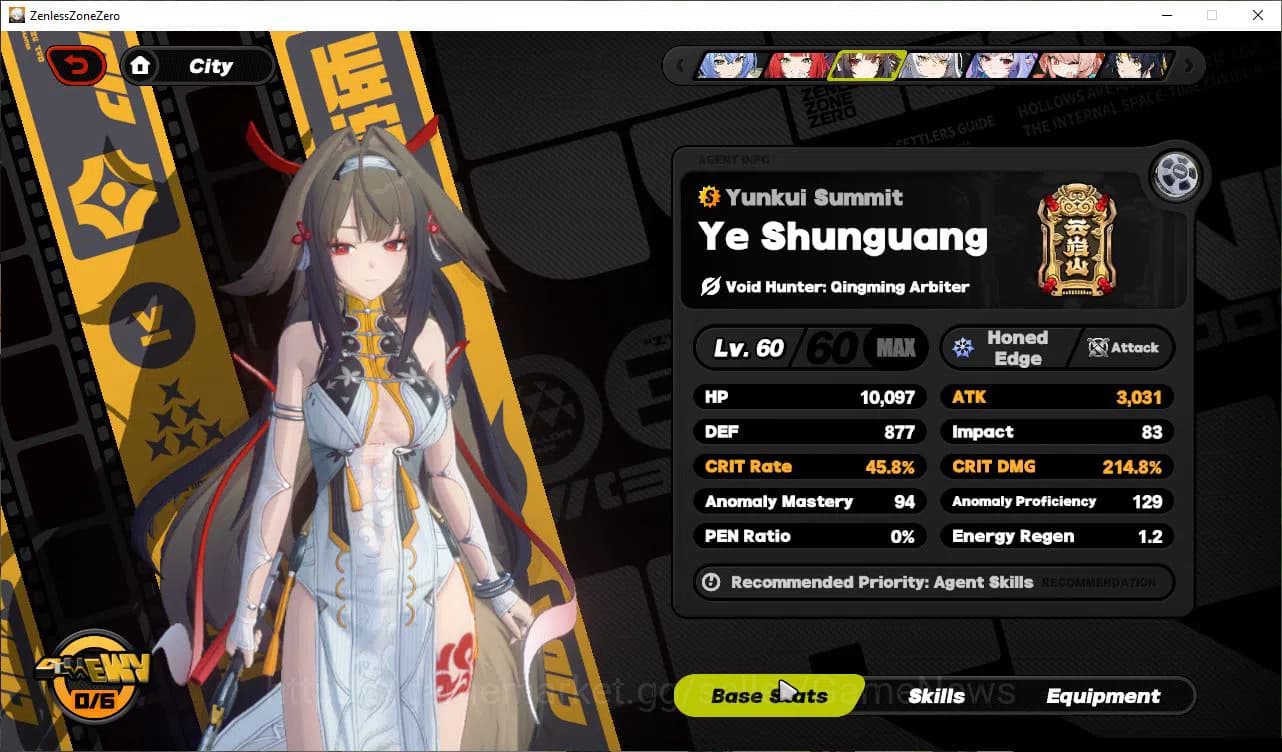Select the Honed Edge attribute icon

tap(963, 347)
